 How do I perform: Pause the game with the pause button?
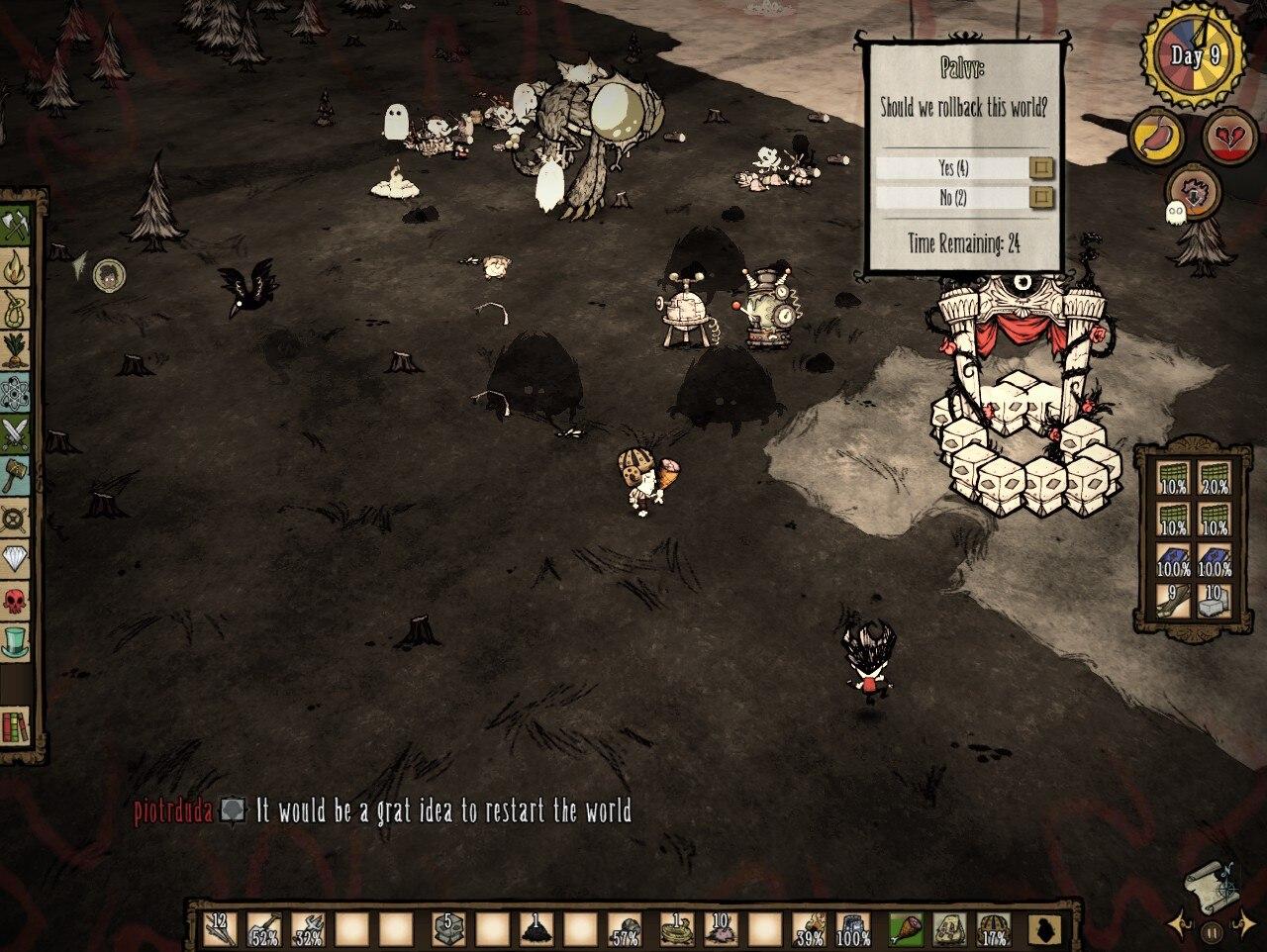1212,931
